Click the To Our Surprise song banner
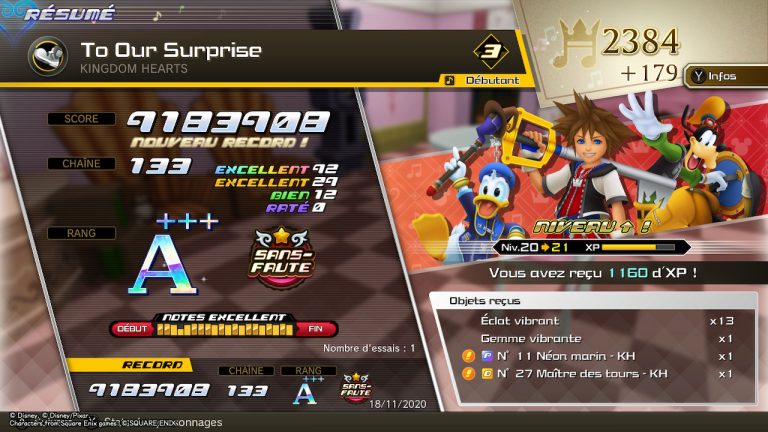Screen dimensions: 768x432 [x=250, y=56]
